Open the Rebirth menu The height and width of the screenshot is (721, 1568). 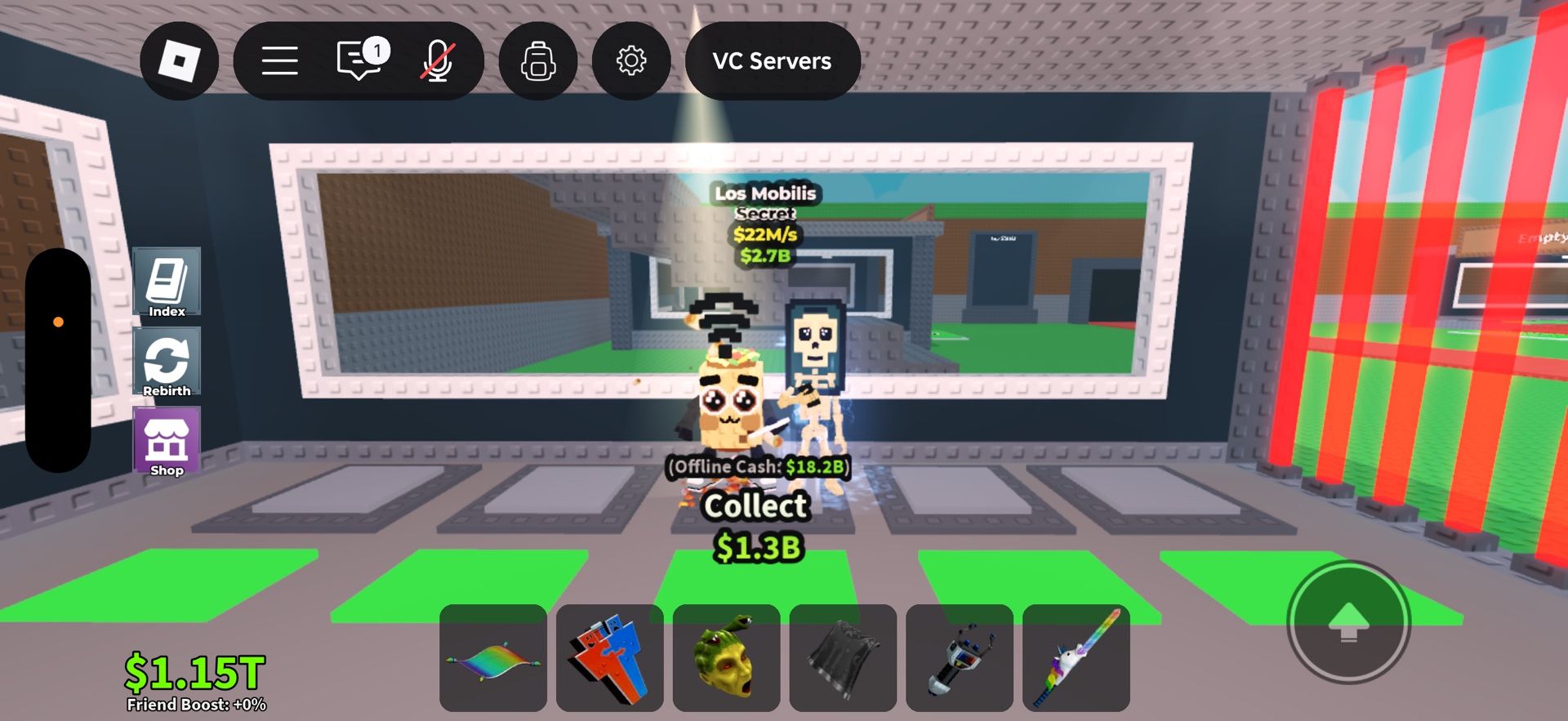coord(166,362)
